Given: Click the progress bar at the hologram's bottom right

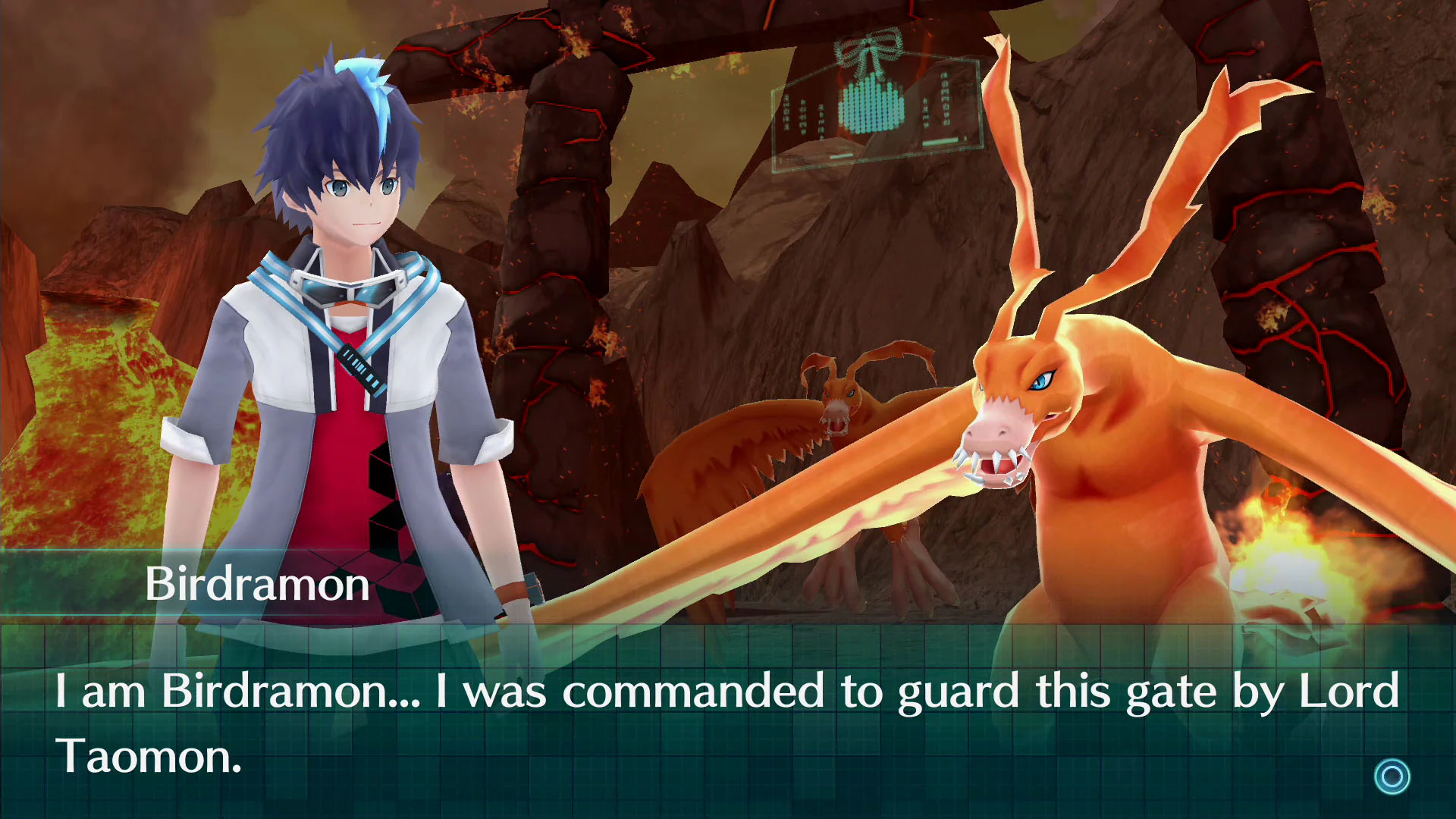Looking at the screenshot, I should 940,142.
